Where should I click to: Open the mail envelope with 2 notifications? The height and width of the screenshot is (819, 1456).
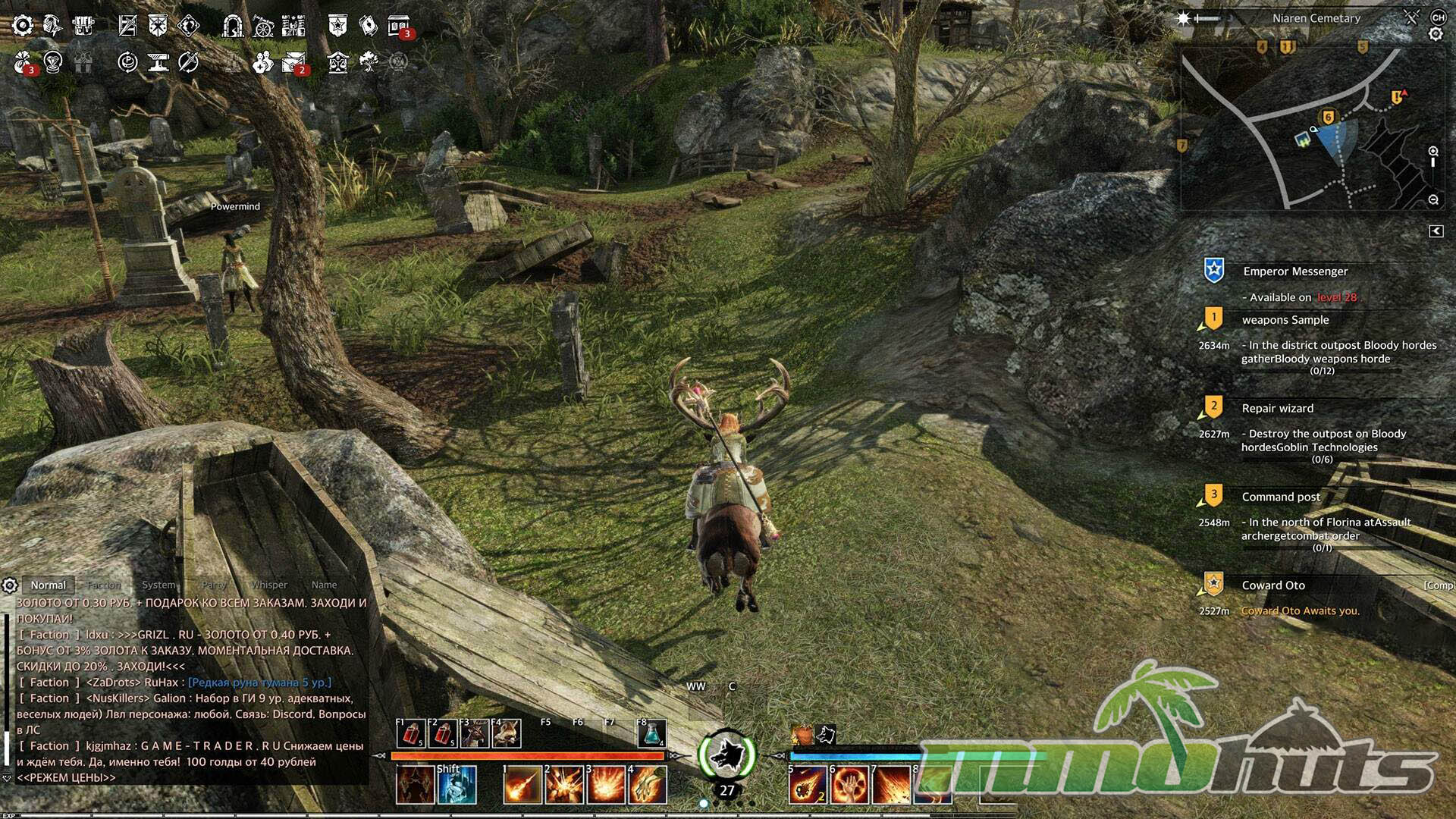coord(293,62)
